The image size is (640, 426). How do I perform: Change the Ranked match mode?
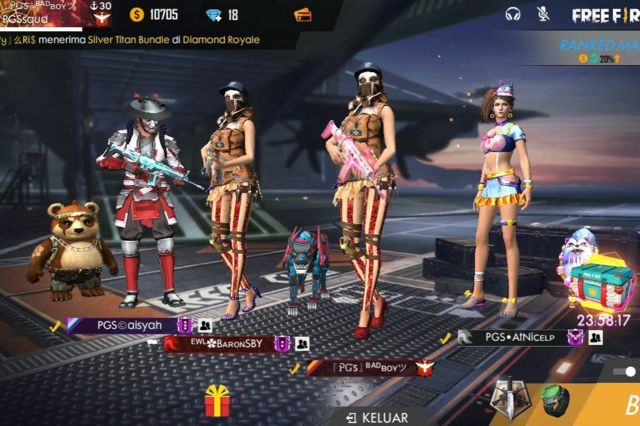coord(599,51)
